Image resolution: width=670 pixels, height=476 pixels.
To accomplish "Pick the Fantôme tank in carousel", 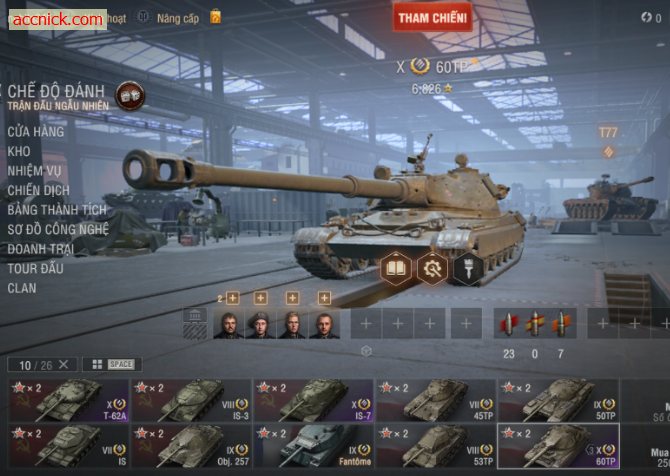I will (313, 446).
